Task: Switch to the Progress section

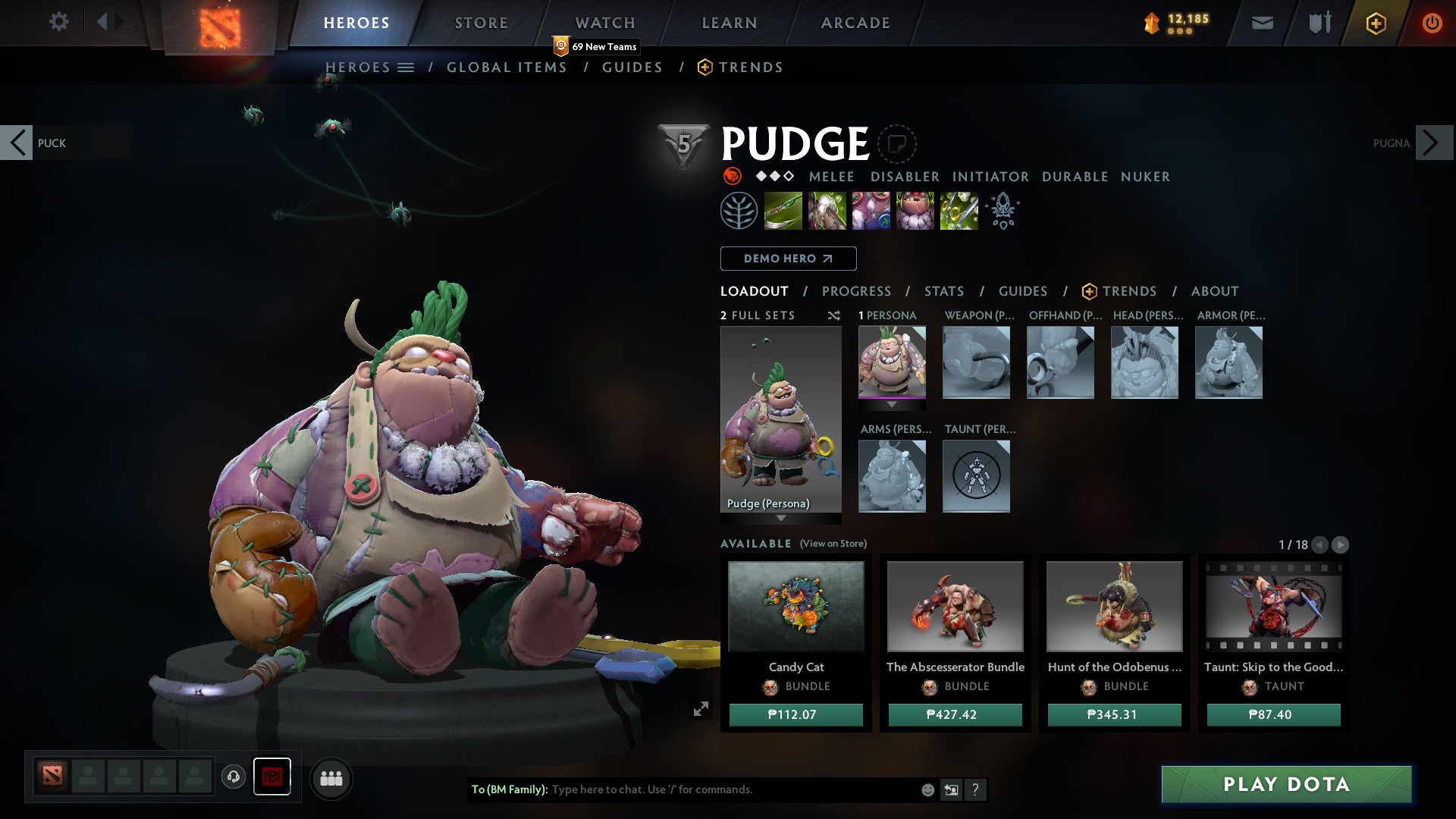Action: coord(856,291)
